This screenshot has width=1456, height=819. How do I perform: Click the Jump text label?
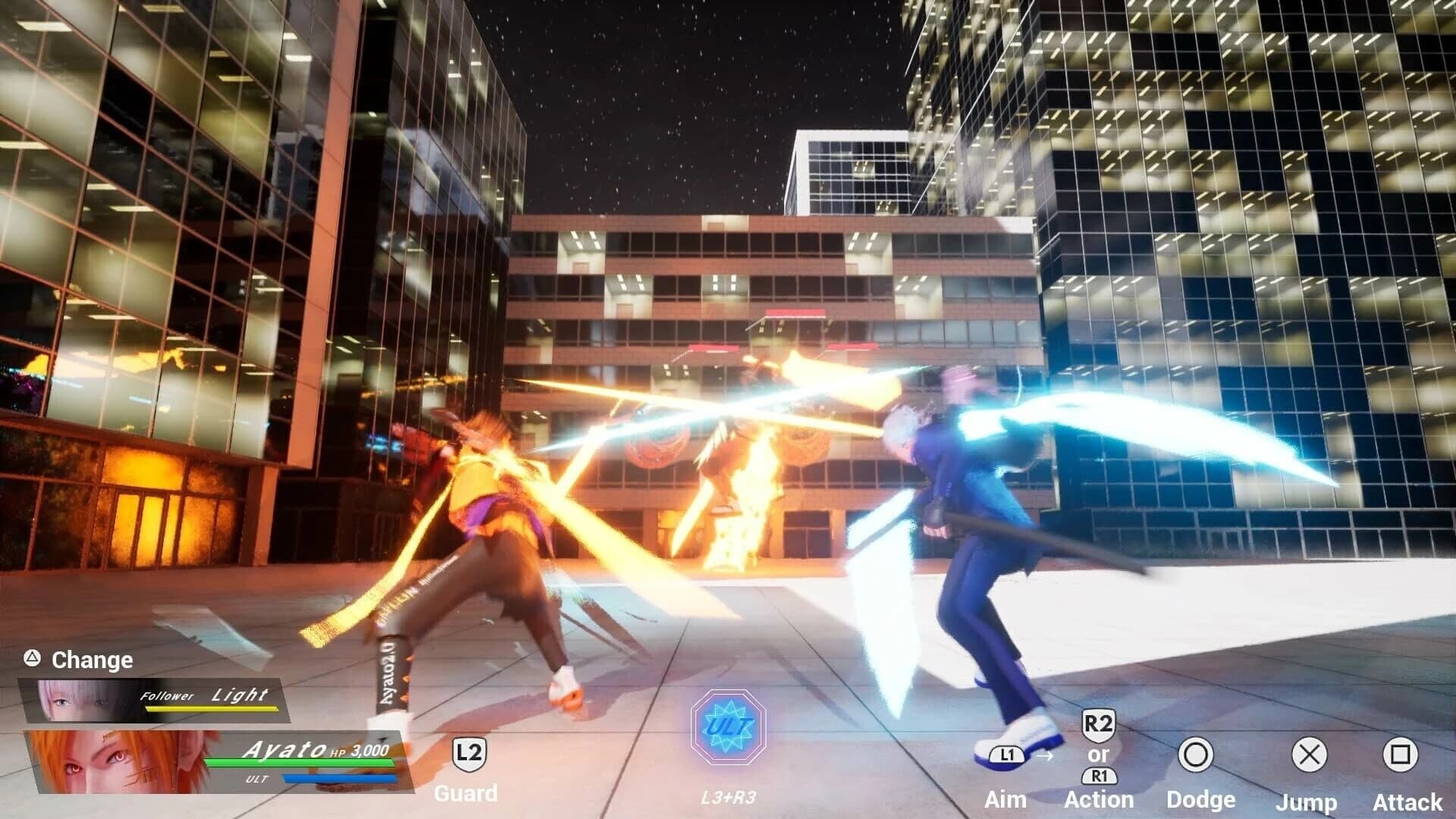[x=1309, y=801]
